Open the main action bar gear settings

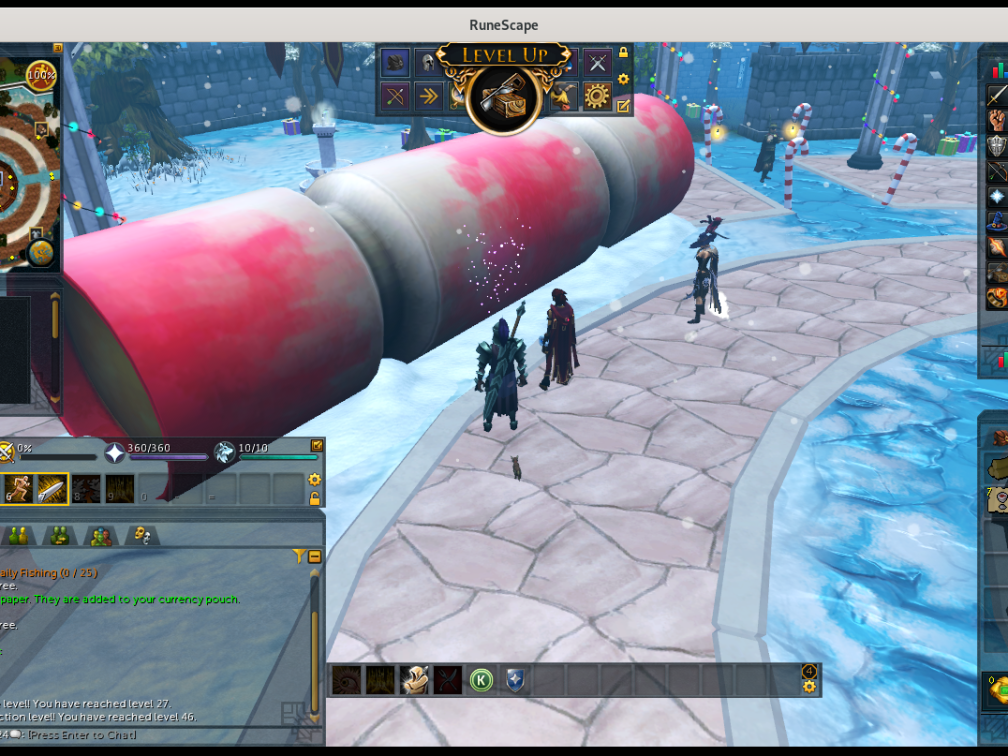[314, 480]
